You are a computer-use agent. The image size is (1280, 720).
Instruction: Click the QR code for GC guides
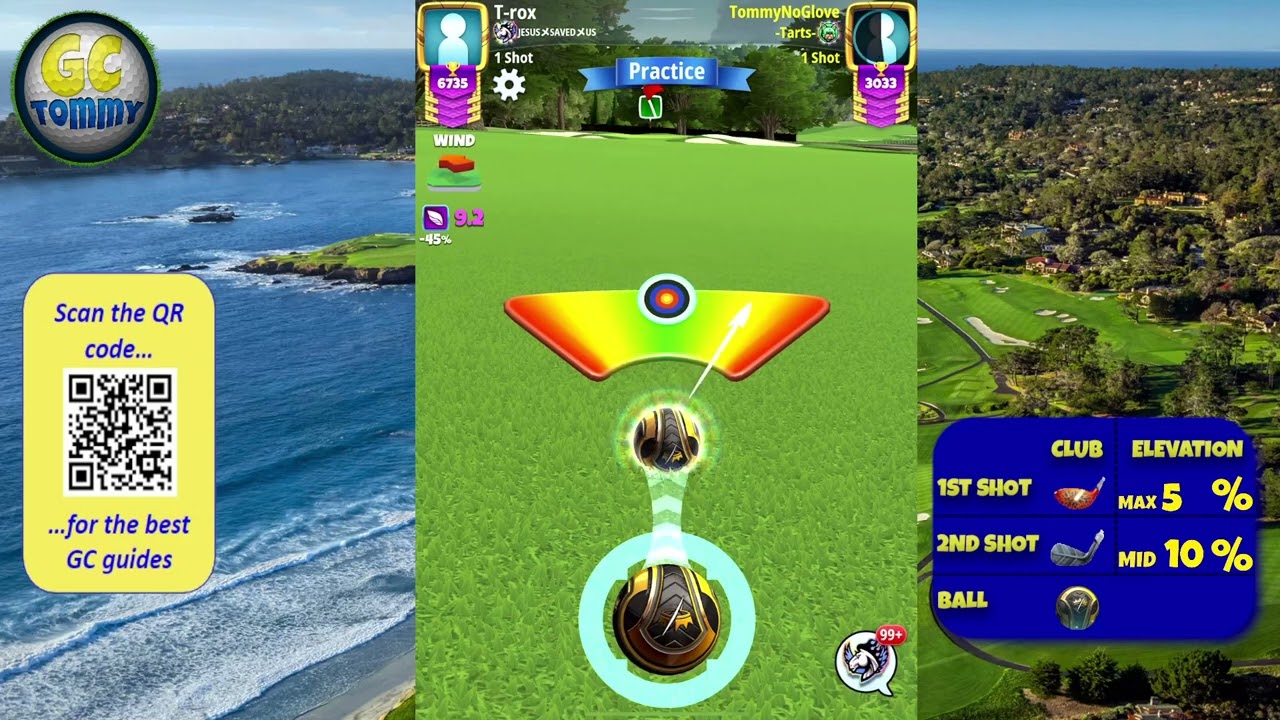coord(120,431)
